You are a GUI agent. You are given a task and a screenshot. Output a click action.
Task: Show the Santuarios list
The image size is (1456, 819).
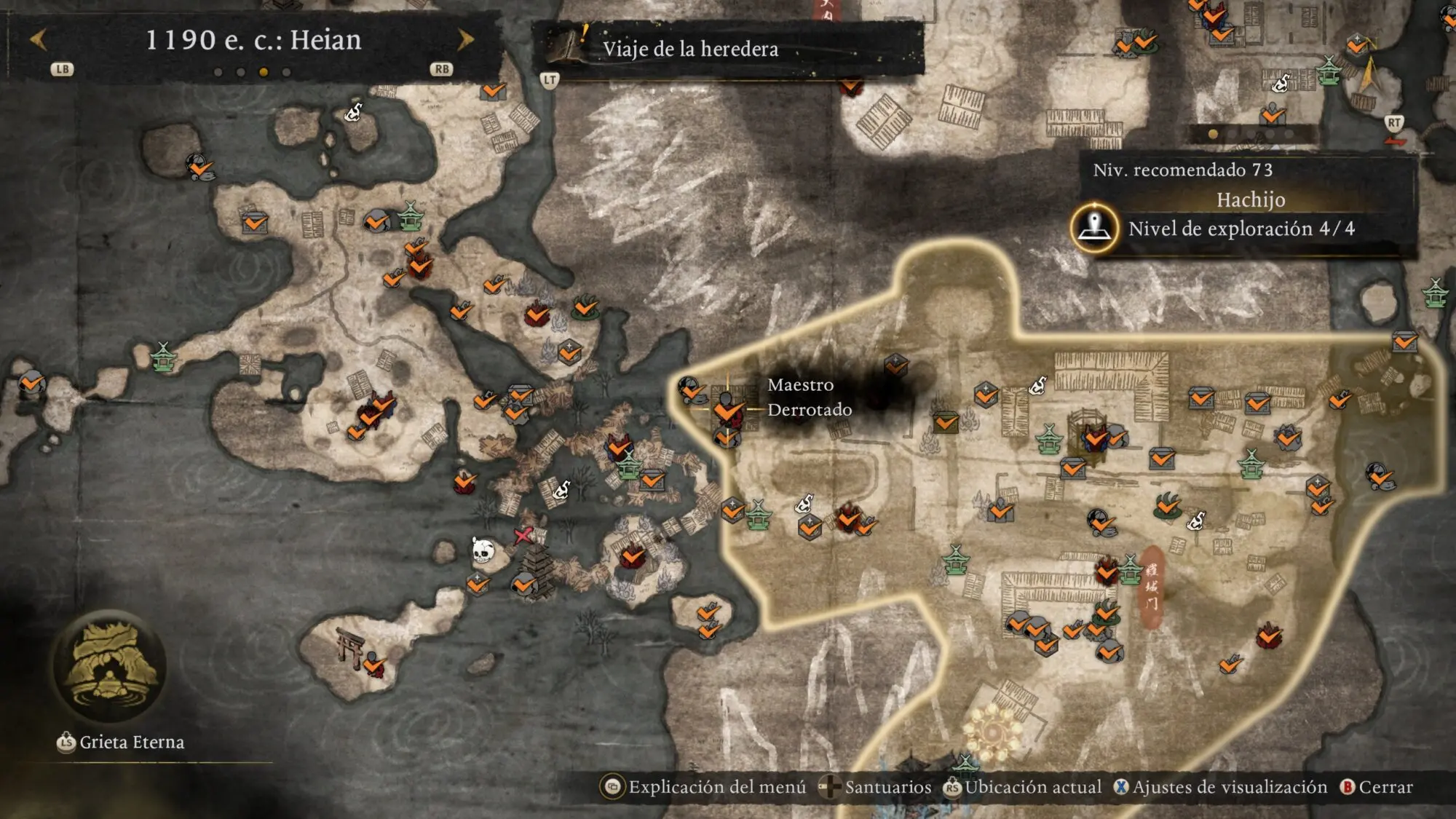876,787
